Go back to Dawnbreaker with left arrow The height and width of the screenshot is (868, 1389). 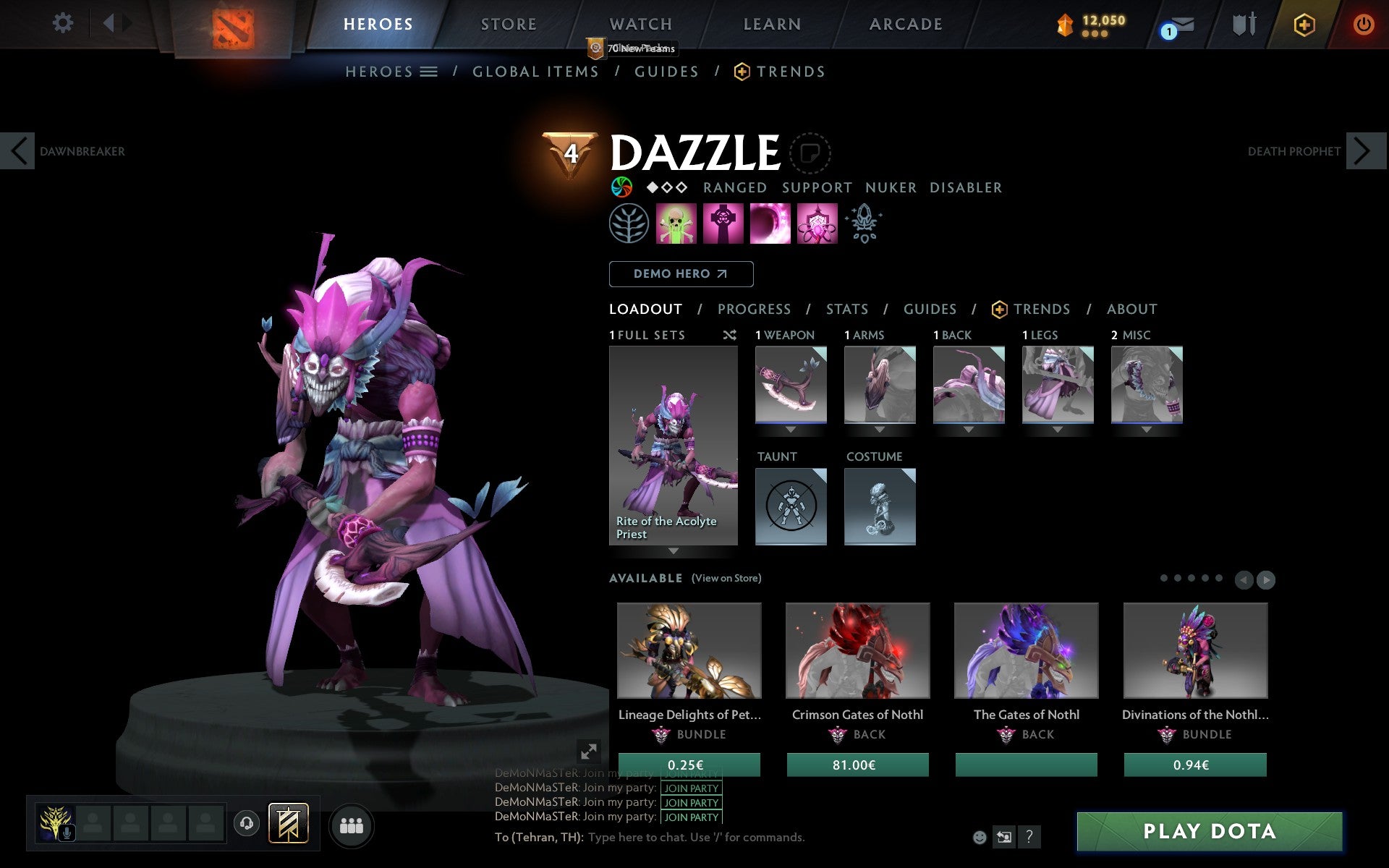coord(18,151)
